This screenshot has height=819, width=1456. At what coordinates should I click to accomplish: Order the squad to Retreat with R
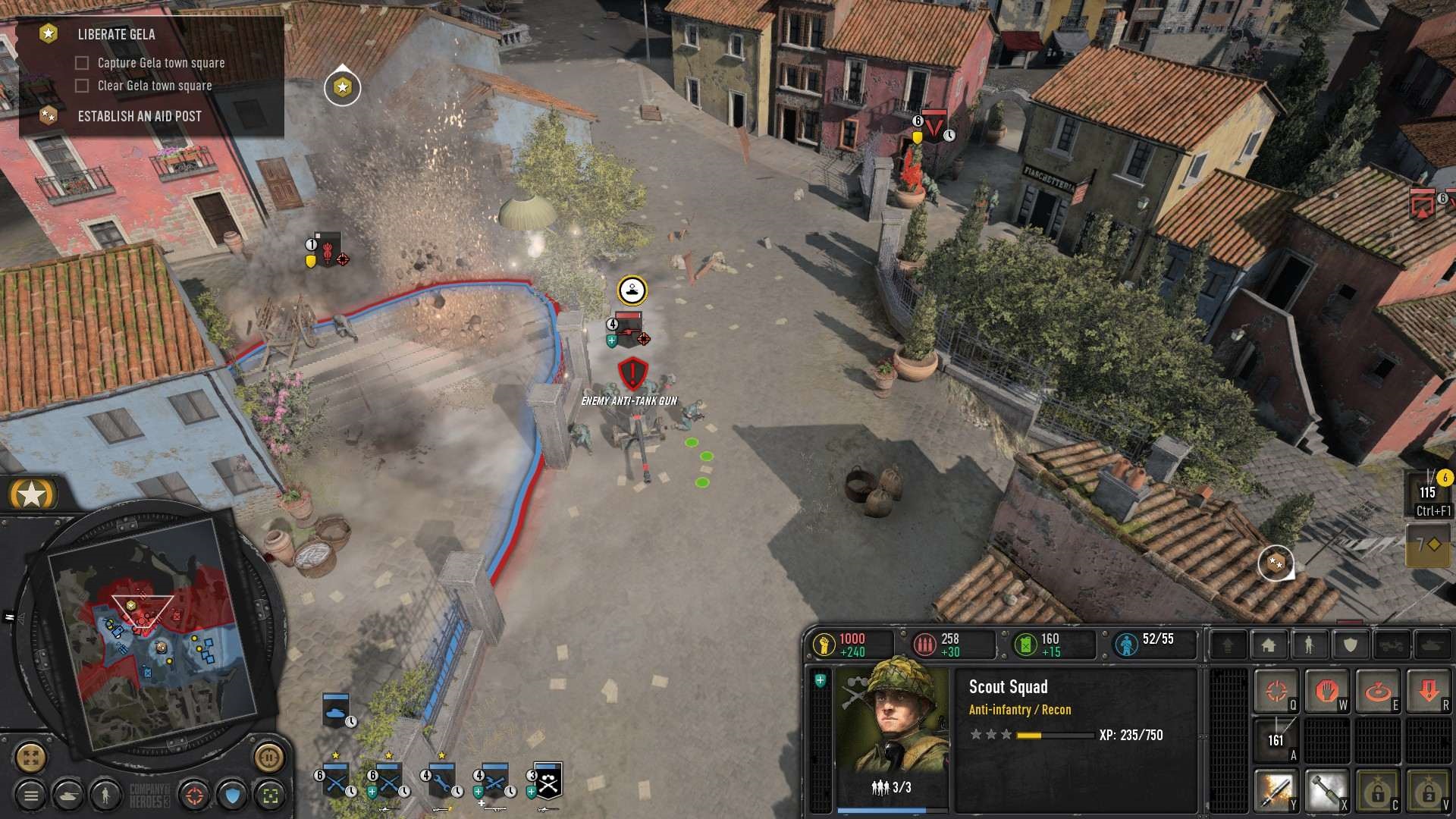coord(1430,689)
